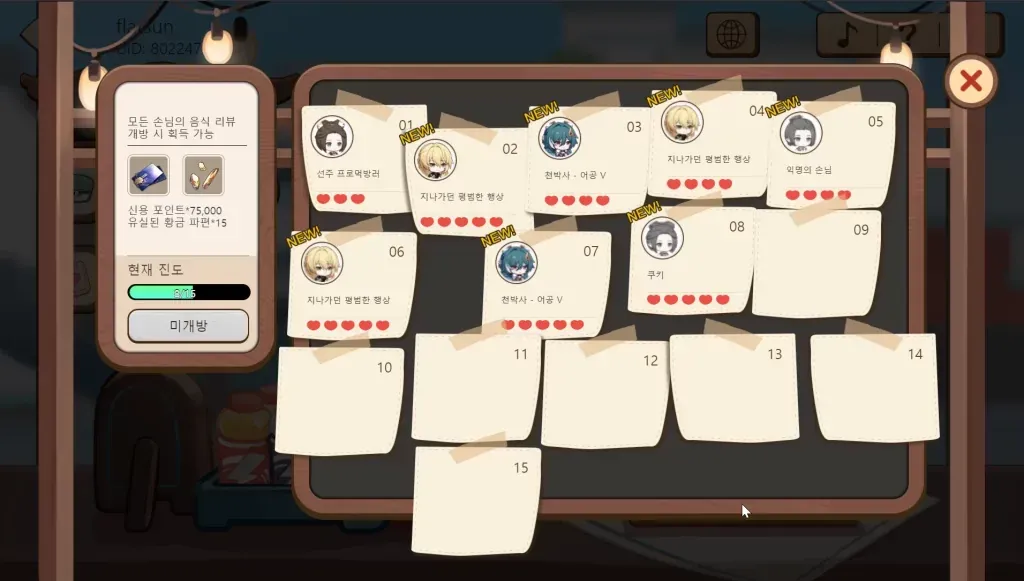Close the review board with the X button
Viewport: 1024px width, 581px height.
click(x=970, y=81)
